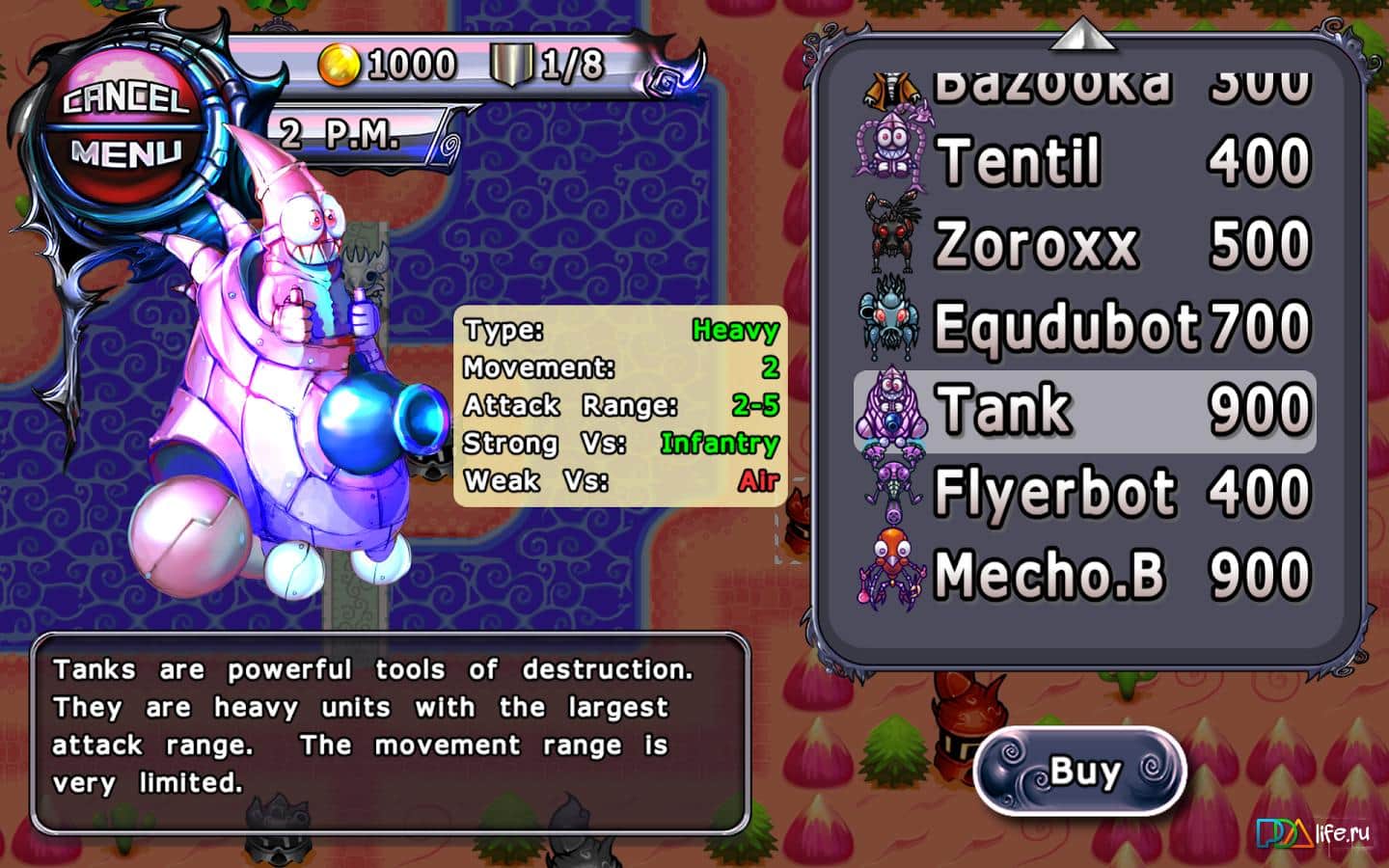Buy the selected Tank unit
This screenshot has width=1389, height=868.
1081,772
